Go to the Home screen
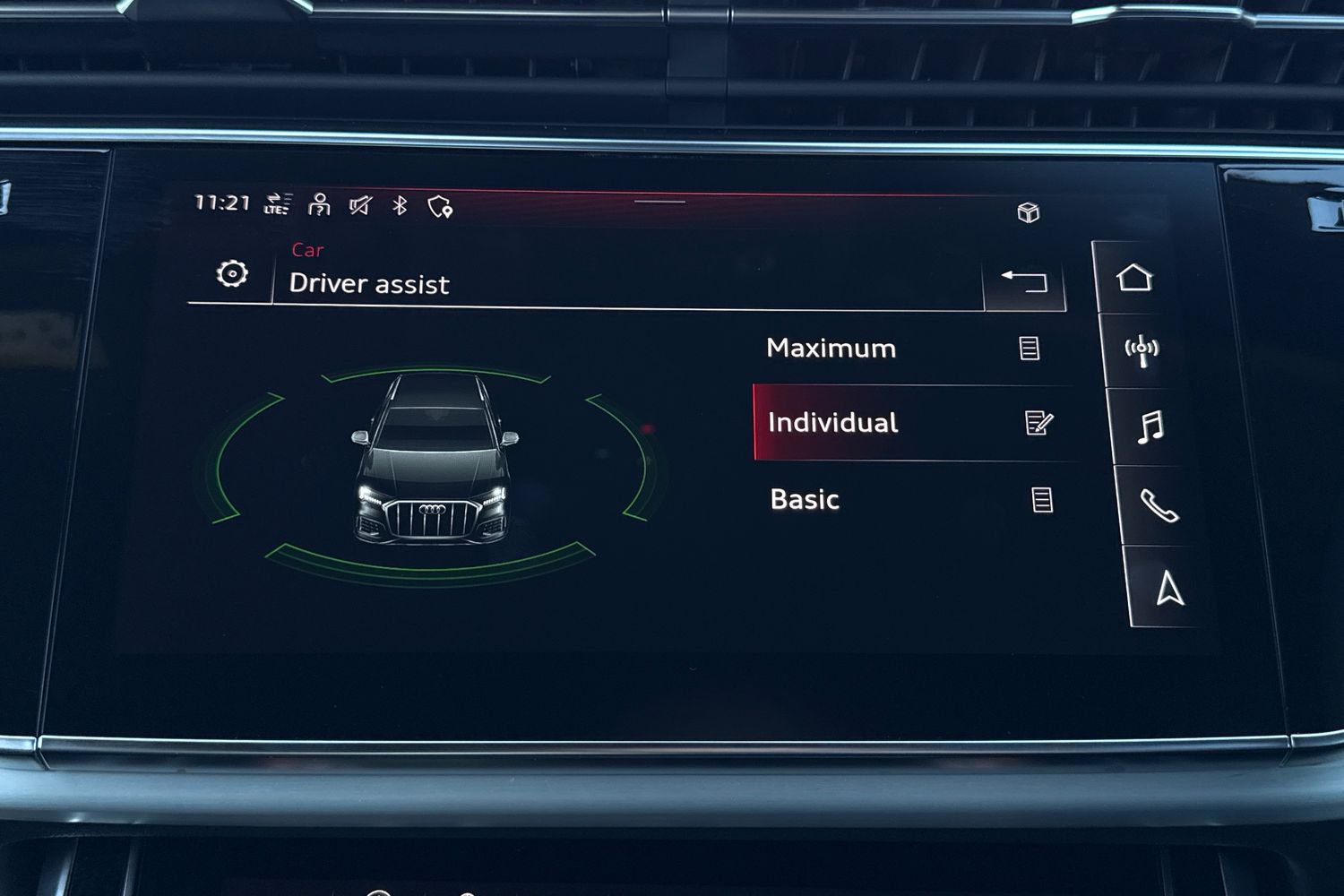Viewport: 1344px width, 896px height. 1134,278
